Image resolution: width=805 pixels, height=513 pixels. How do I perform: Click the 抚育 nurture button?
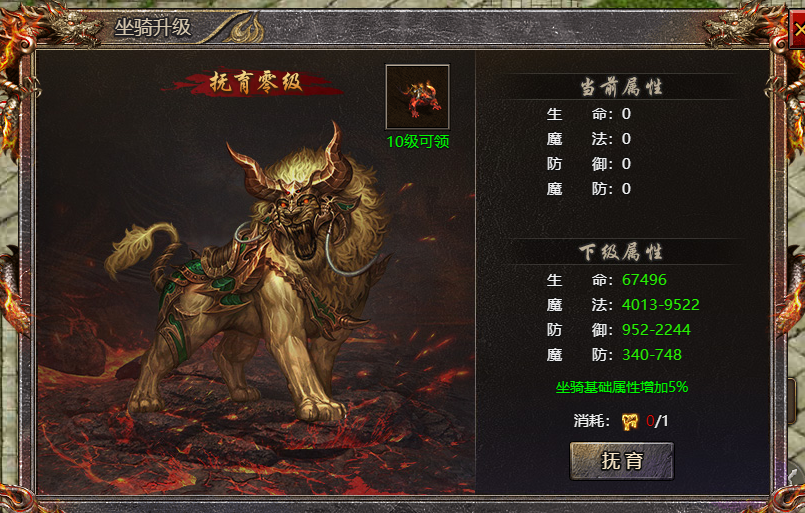click(621, 461)
